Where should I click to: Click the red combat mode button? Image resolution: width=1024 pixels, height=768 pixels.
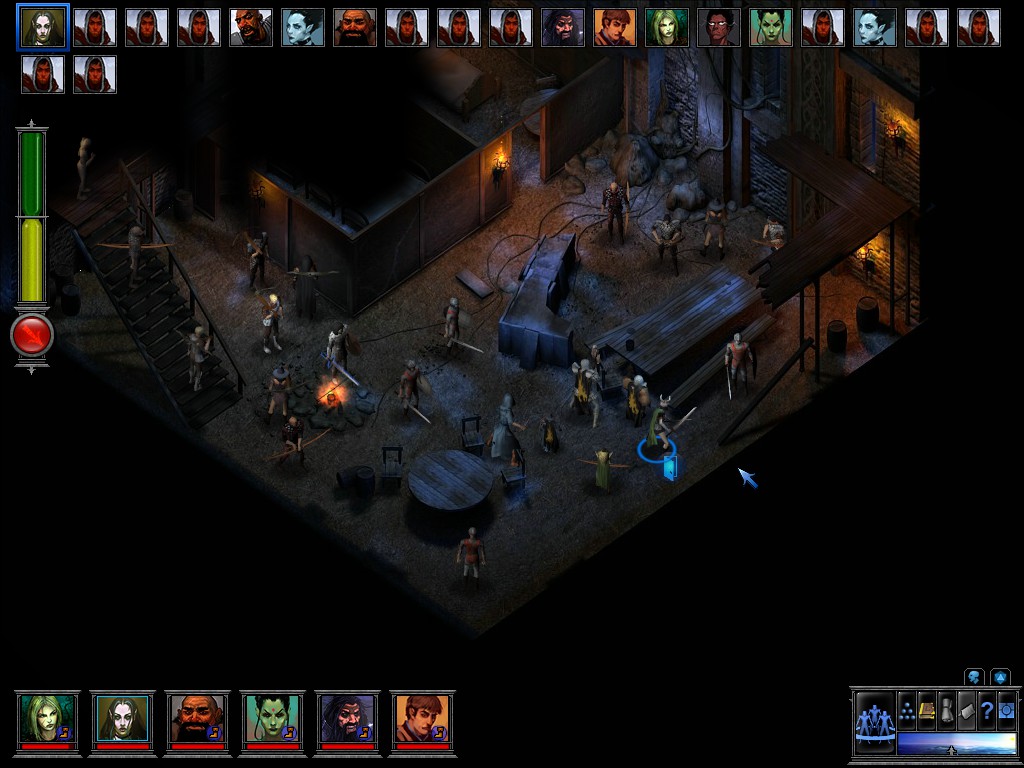[31, 336]
